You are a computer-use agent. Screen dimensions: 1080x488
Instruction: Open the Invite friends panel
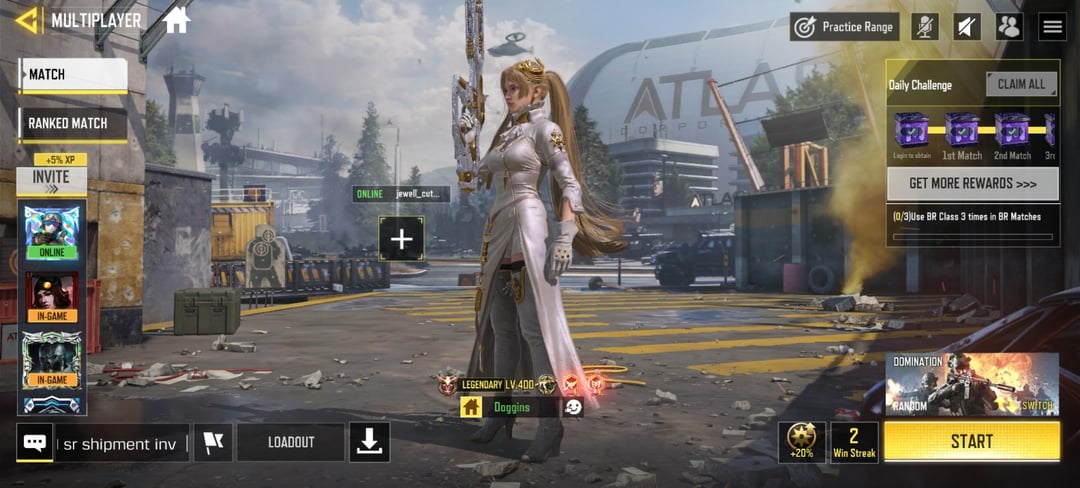51,181
